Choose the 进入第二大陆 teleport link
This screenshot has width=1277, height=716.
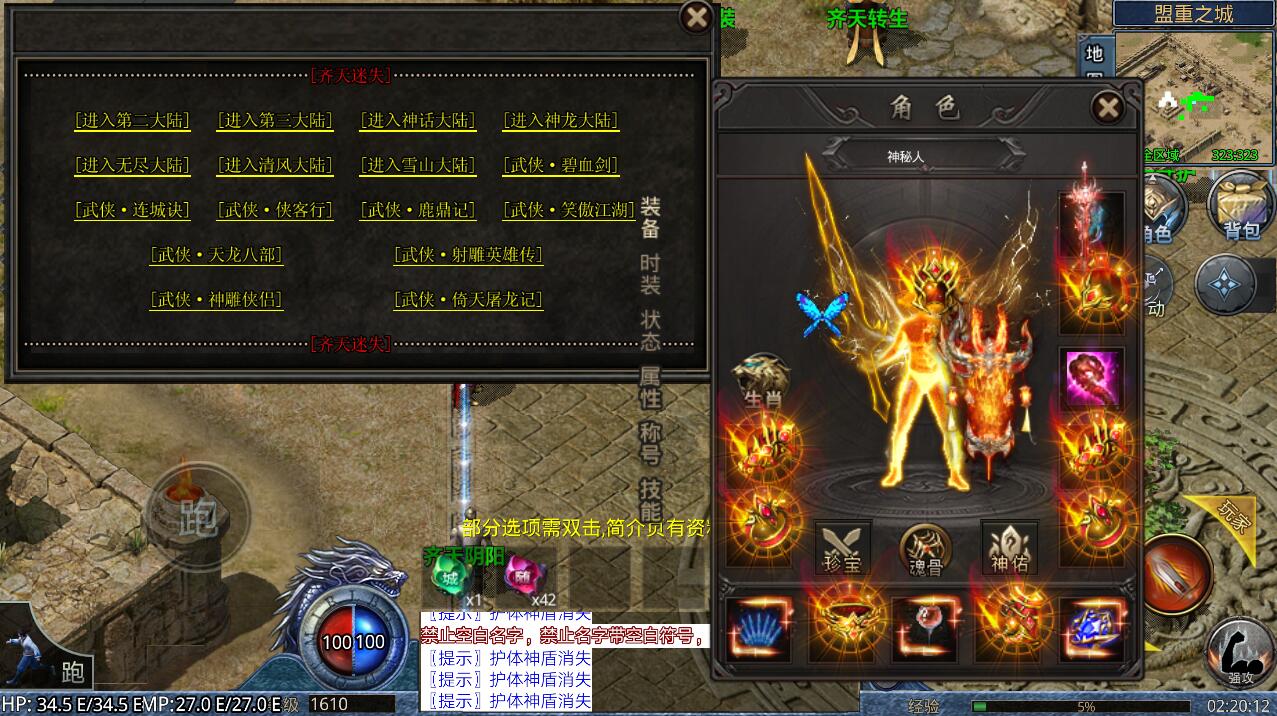pyautogui.click(x=132, y=121)
